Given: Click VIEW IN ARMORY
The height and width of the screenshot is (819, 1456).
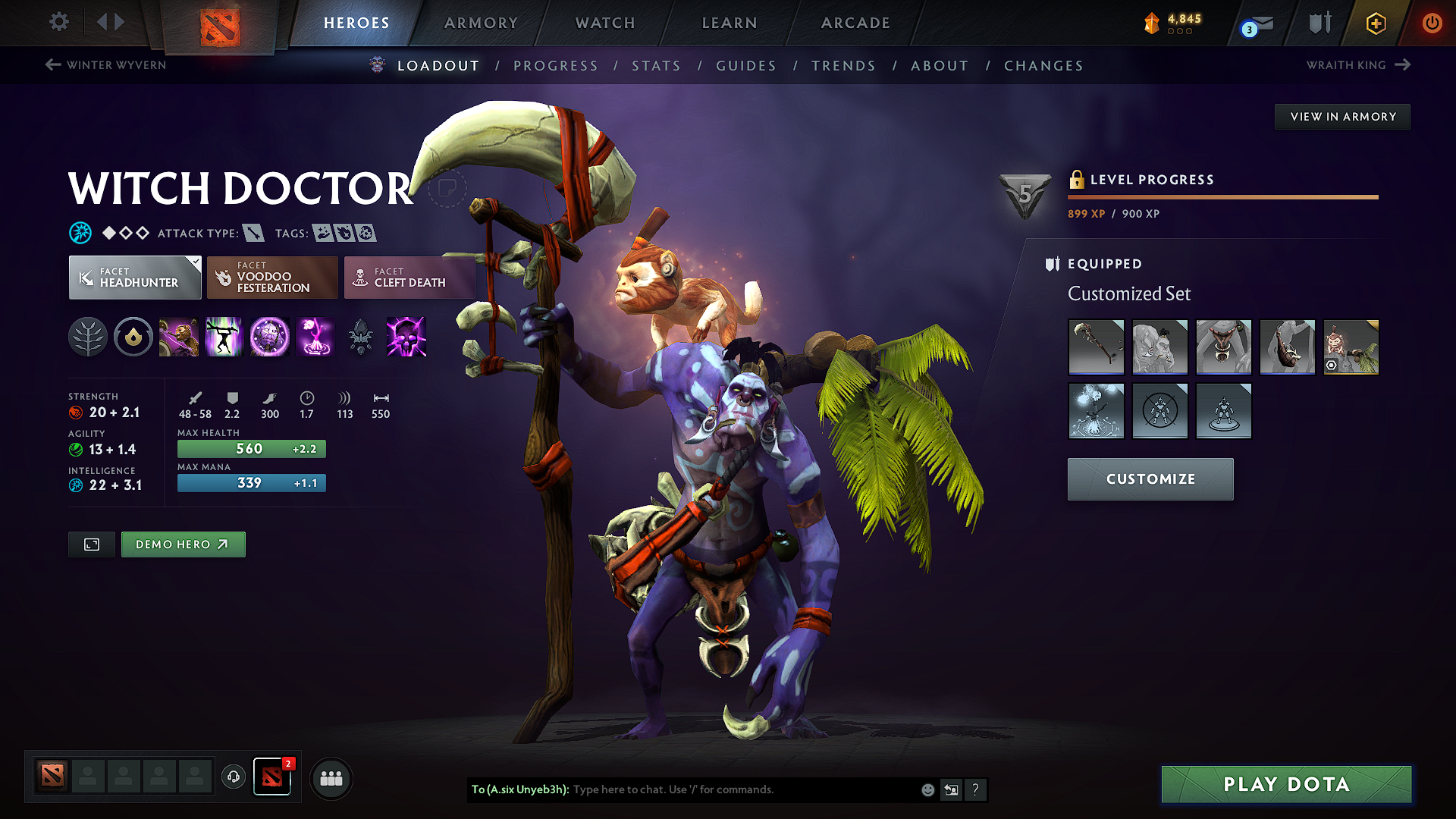Looking at the screenshot, I should (x=1342, y=116).
